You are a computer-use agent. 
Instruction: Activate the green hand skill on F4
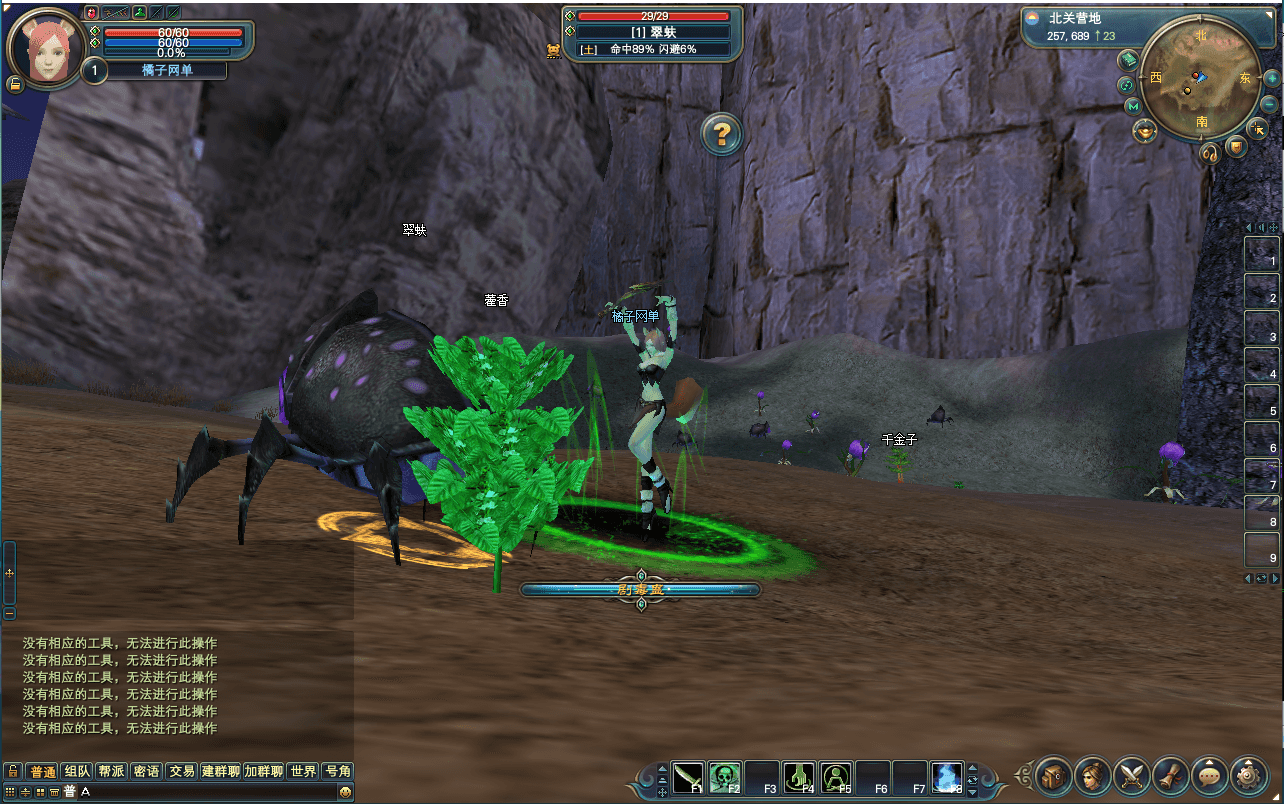[x=798, y=777]
